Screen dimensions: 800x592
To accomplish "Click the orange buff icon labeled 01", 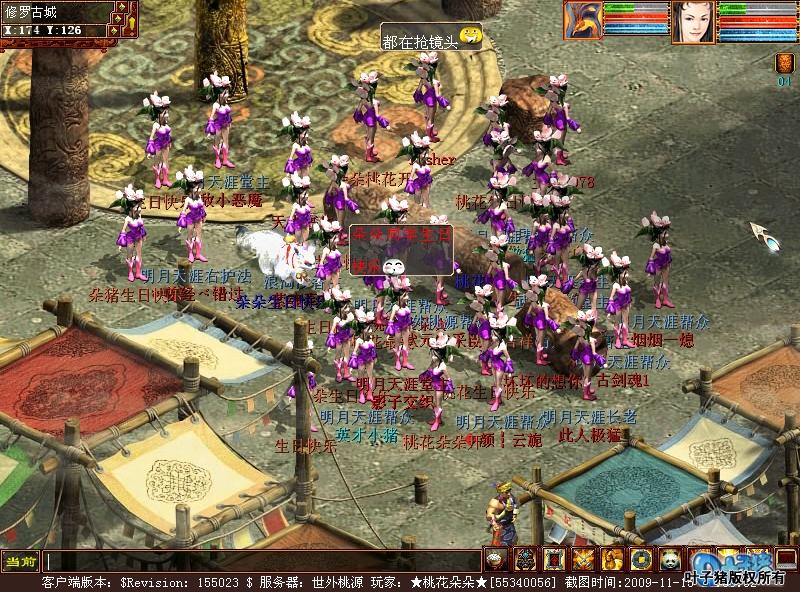I will point(784,64).
